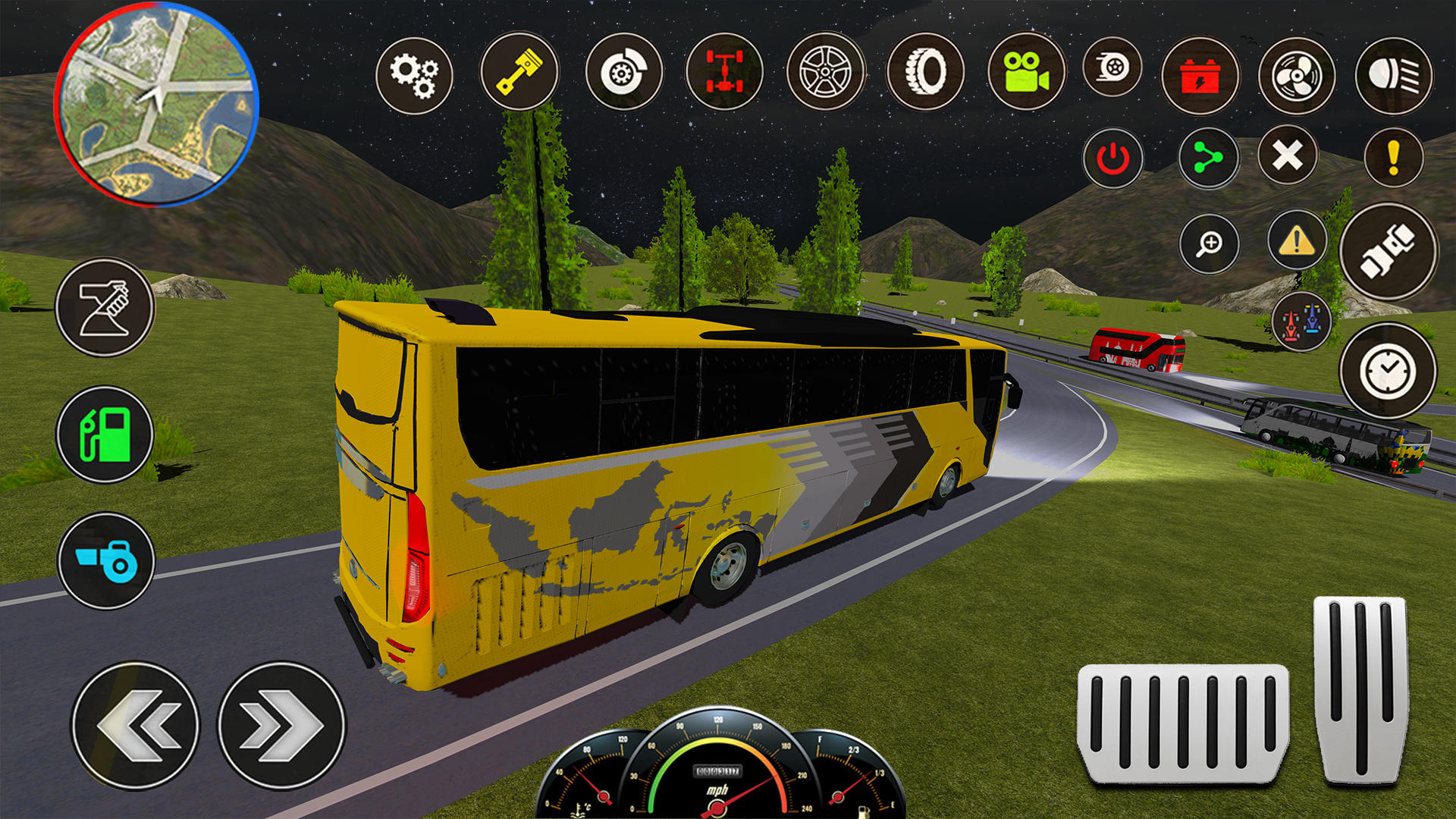Switch view with the green camera icon
Viewport: 1456px width, 819px height.
click(1026, 72)
